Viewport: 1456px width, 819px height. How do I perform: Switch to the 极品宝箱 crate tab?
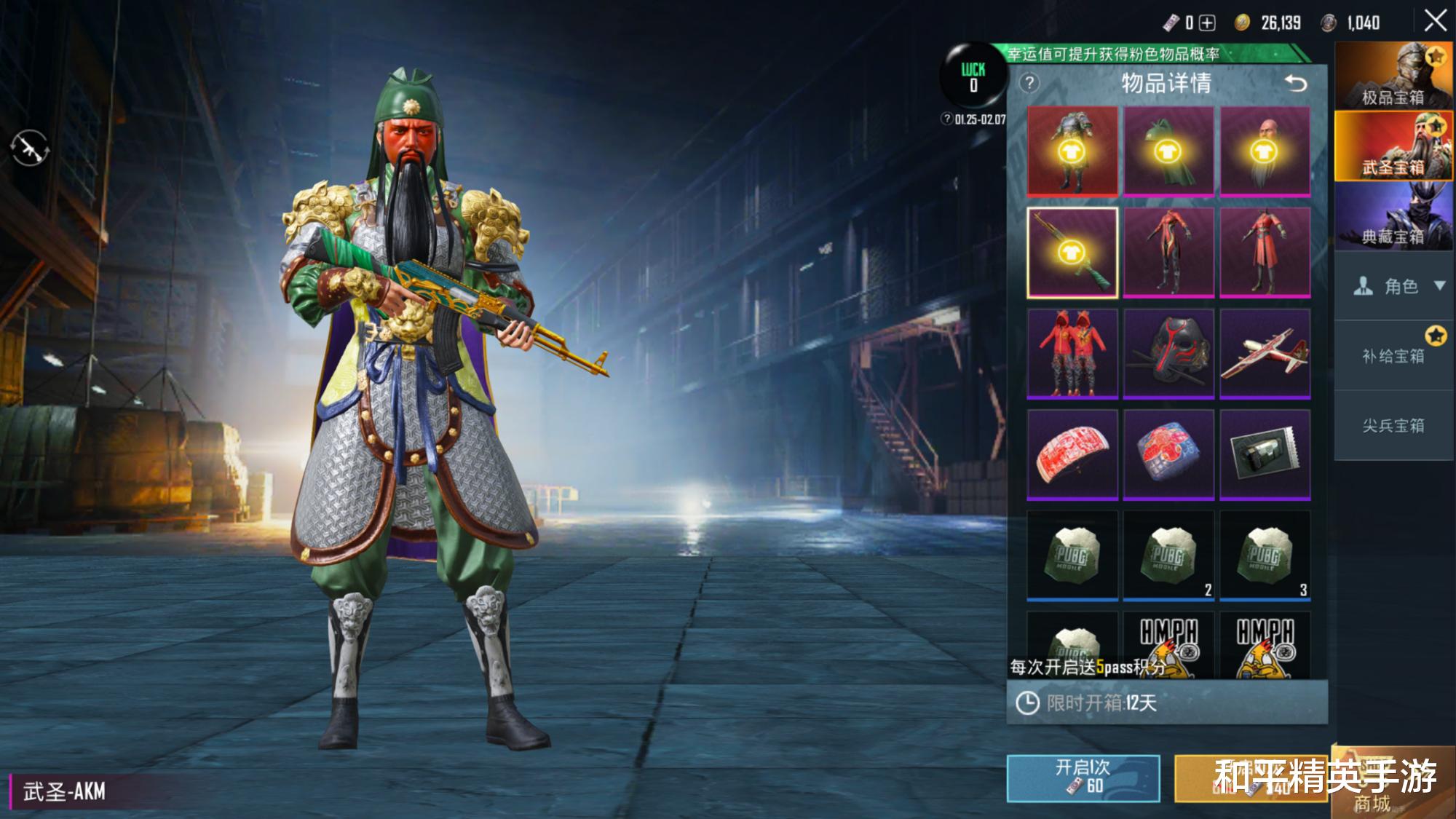pos(1393,76)
